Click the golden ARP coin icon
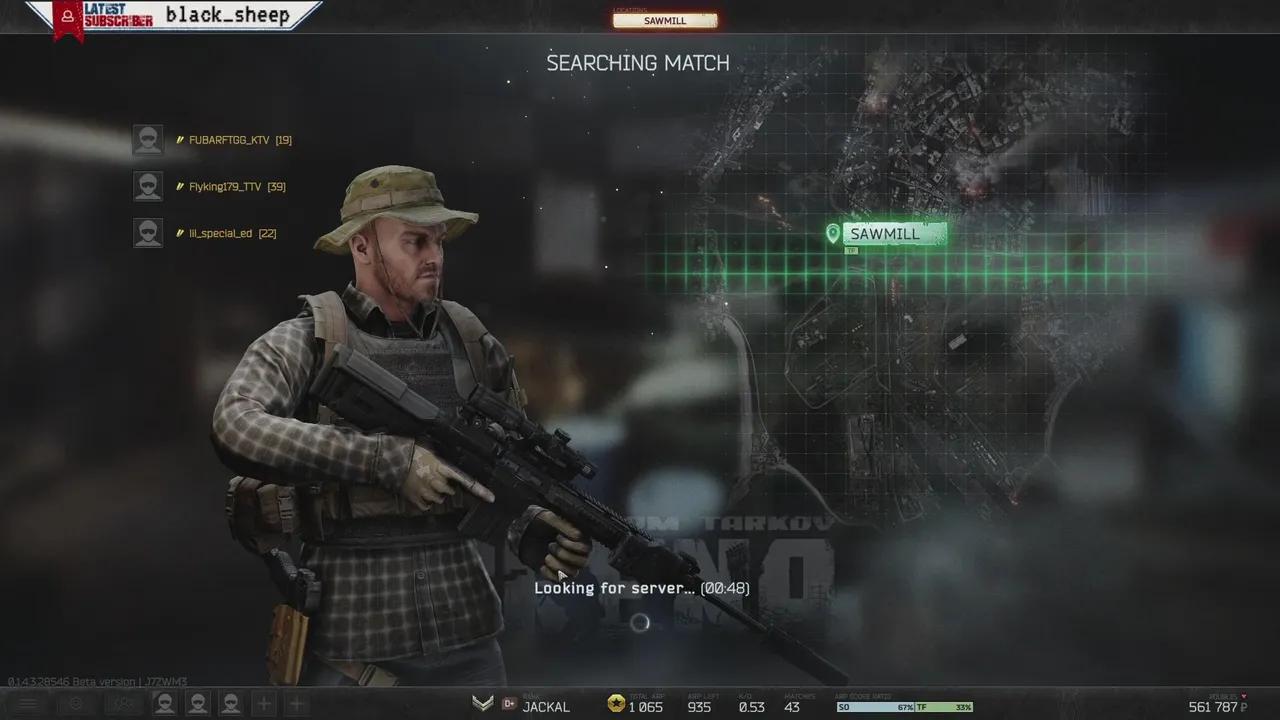Screen dimensions: 1280x720 coord(614,705)
